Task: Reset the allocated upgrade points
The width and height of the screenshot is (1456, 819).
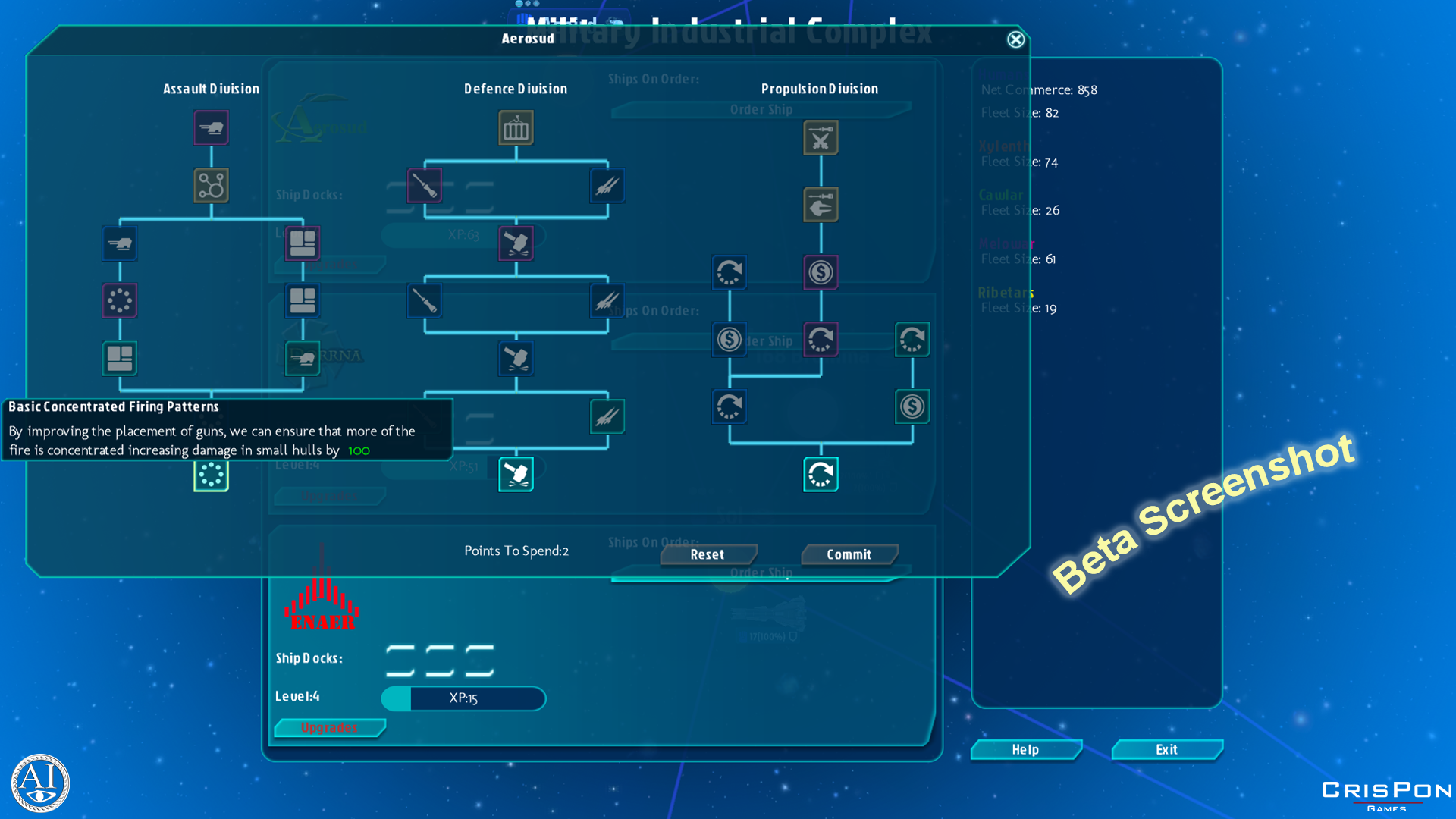Action: [707, 554]
